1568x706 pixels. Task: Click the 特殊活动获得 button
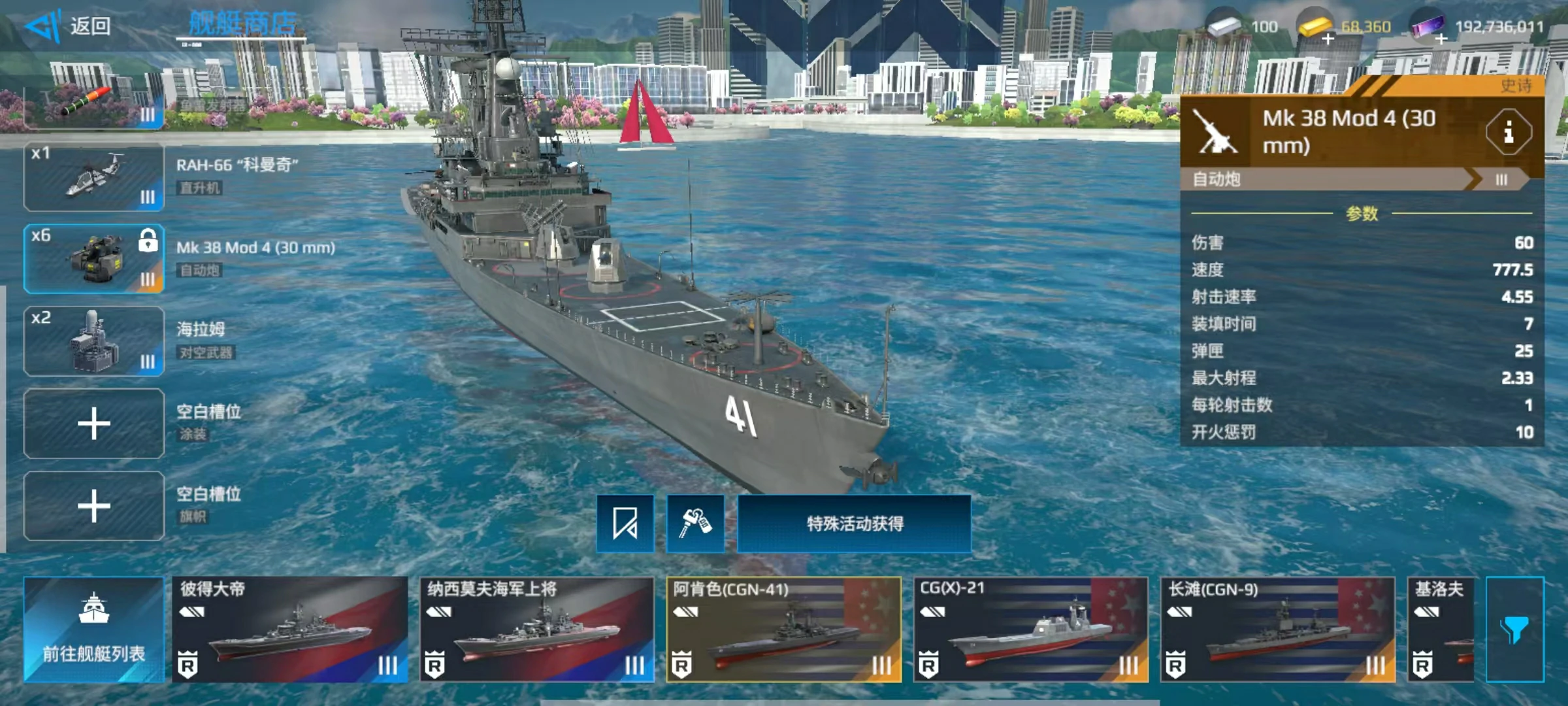(x=854, y=524)
